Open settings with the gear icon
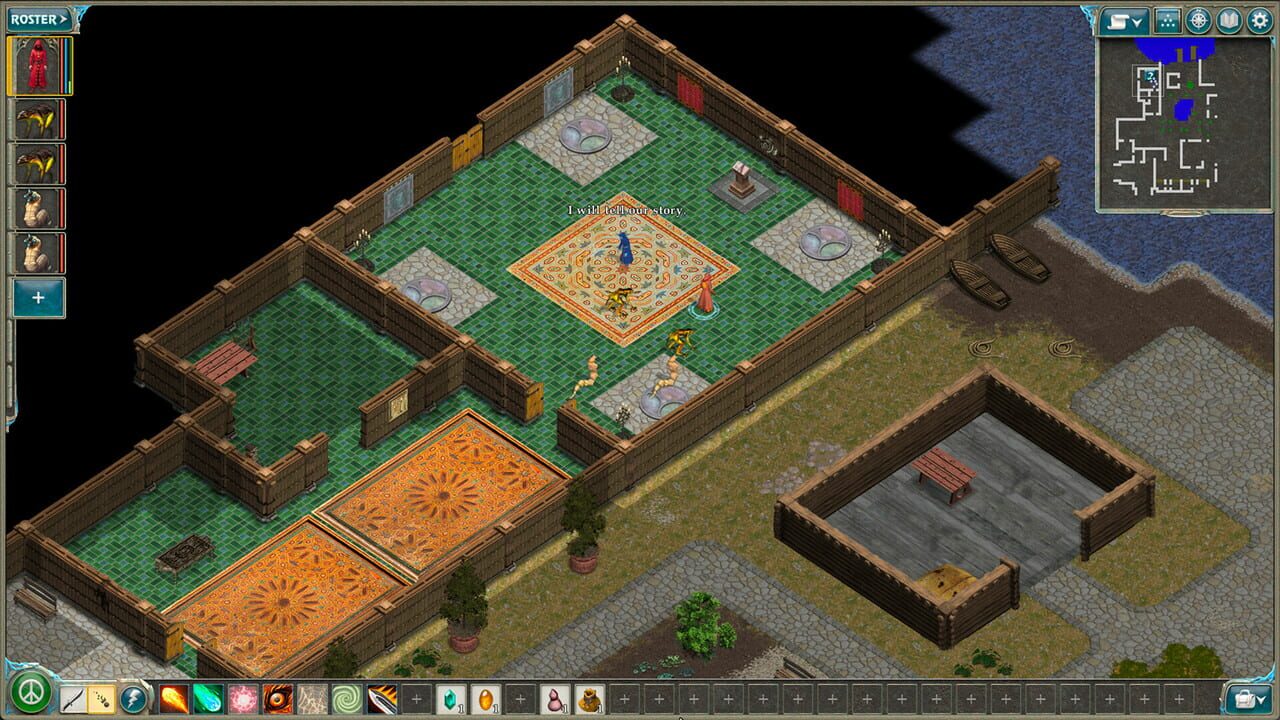This screenshot has height=720, width=1280. point(1258,18)
